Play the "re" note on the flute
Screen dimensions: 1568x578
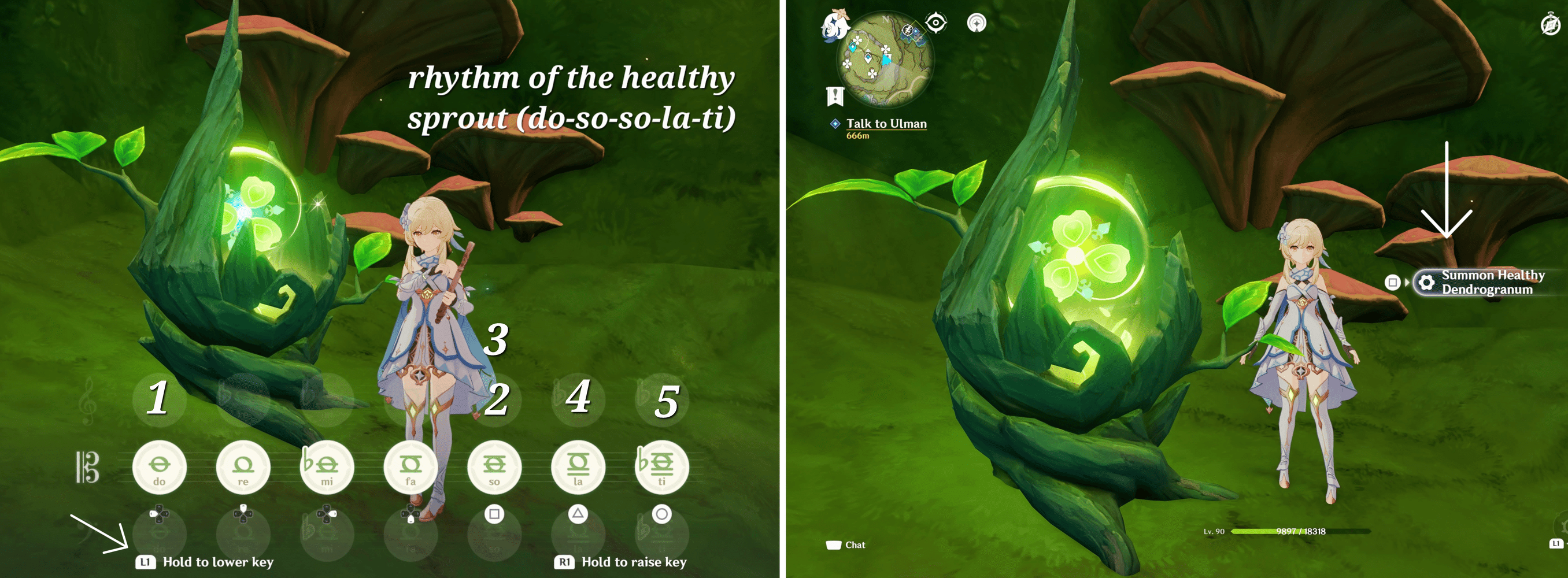pos(243,467)
